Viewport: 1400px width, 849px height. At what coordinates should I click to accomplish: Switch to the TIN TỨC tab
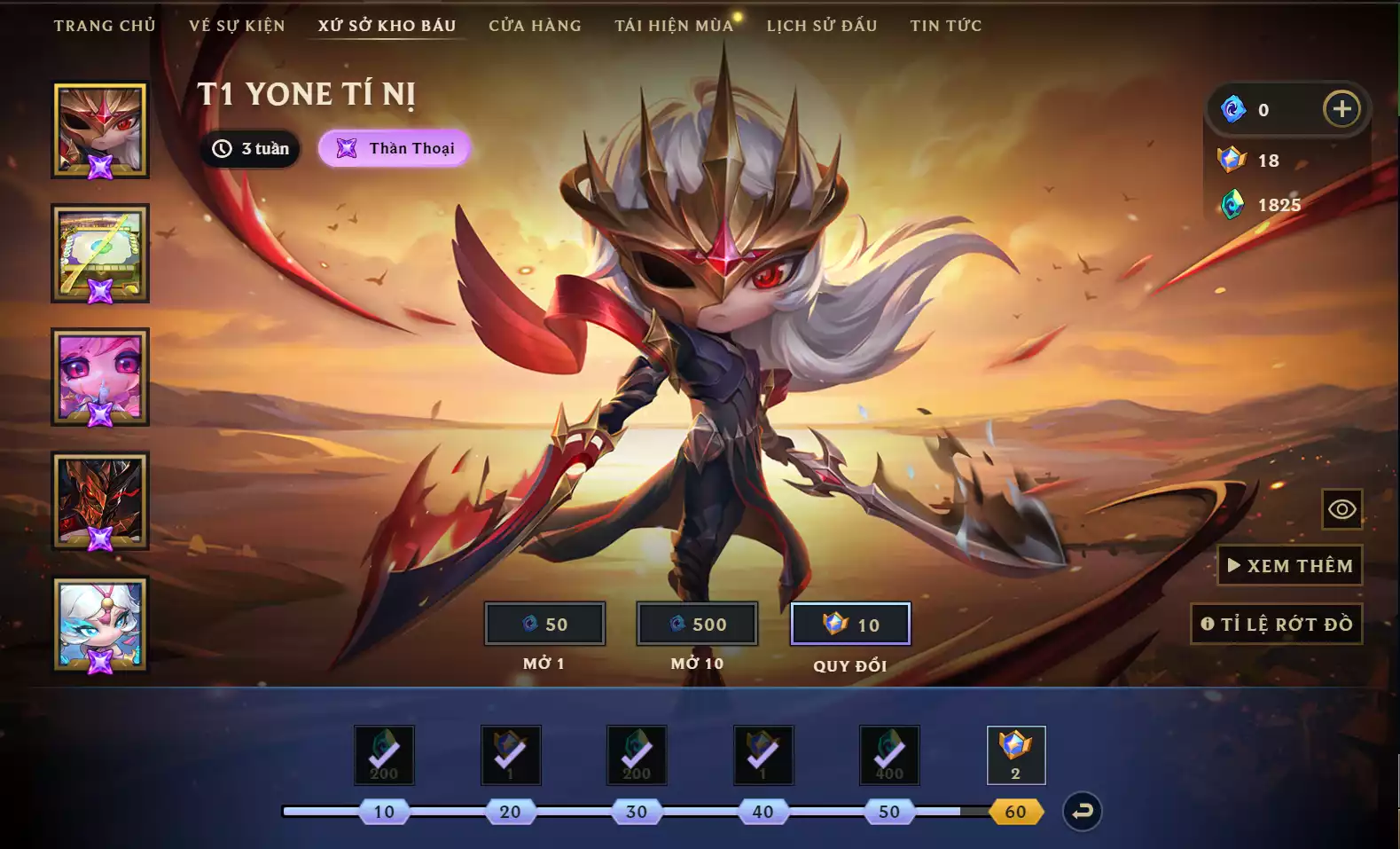[945, 26]
